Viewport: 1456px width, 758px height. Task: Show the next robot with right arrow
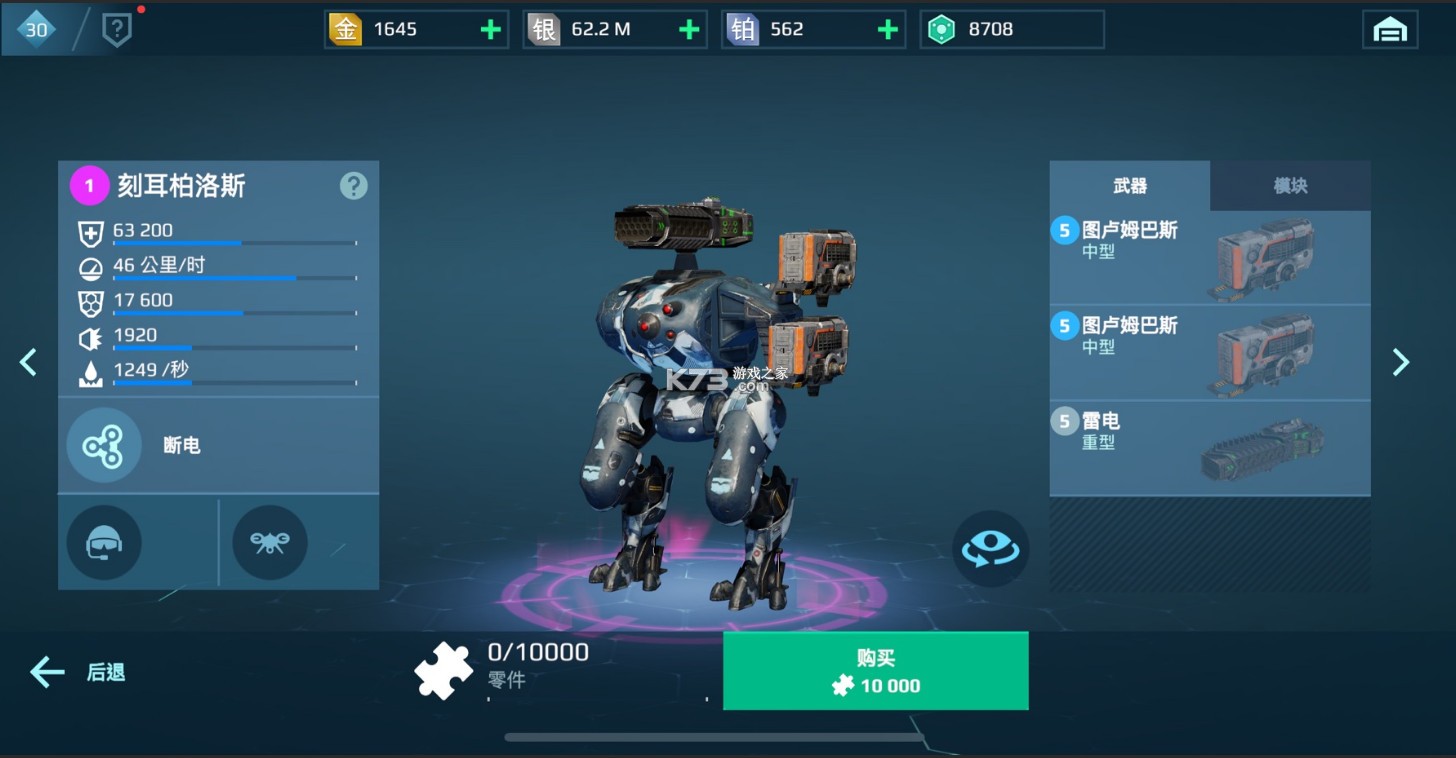[1401, 362]
